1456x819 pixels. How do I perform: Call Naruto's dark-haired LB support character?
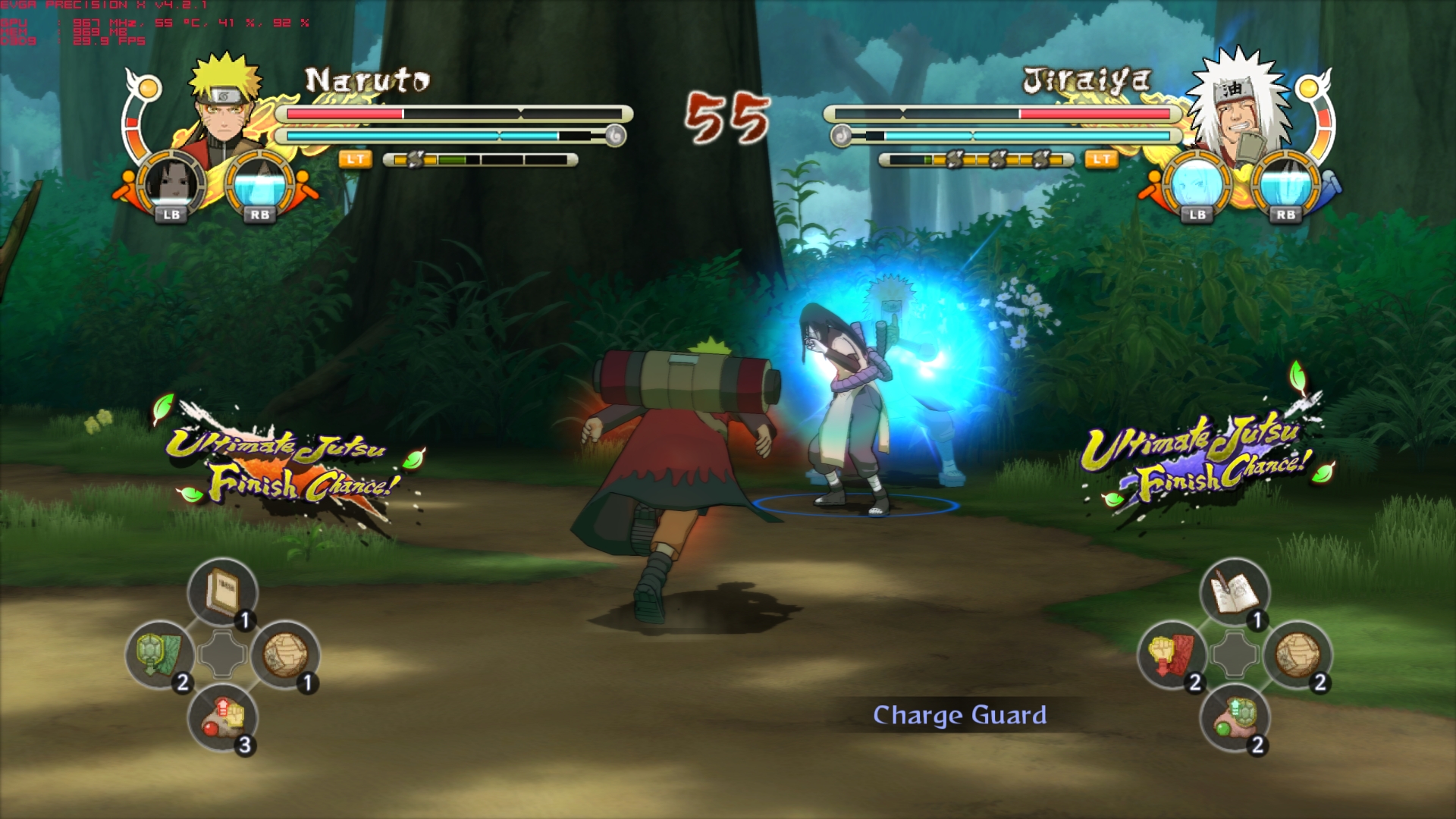[172, 184]
